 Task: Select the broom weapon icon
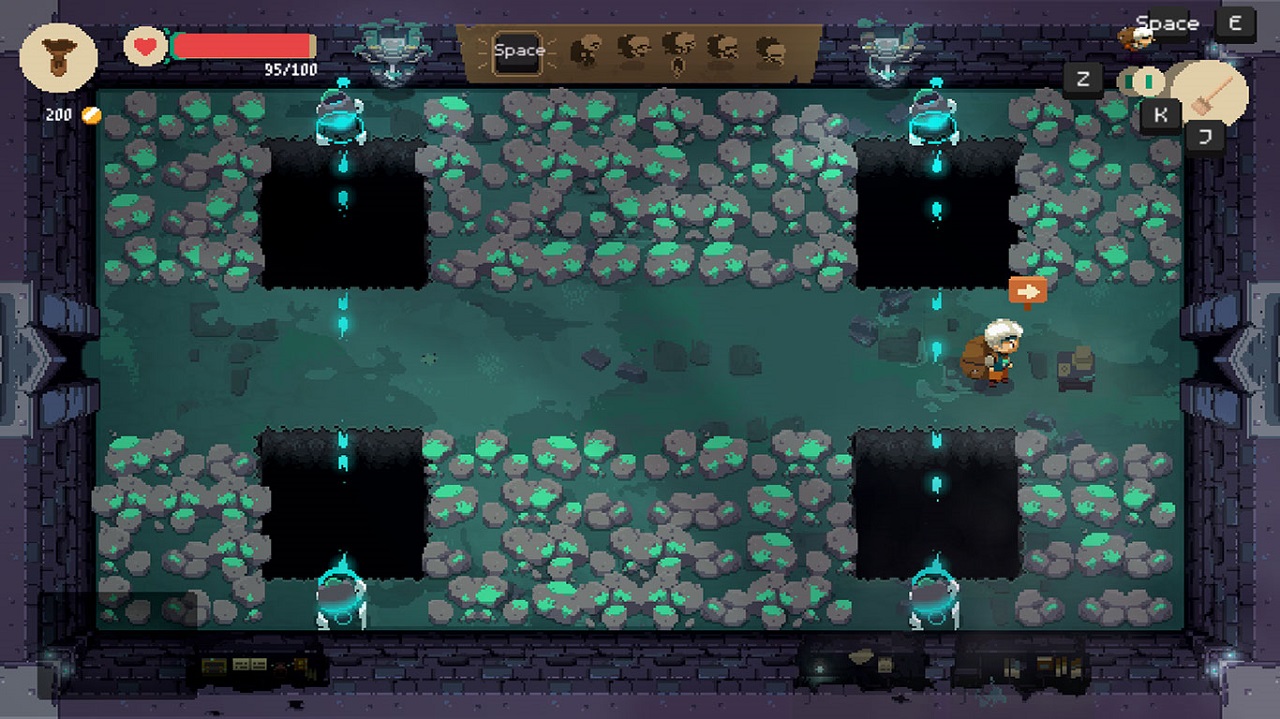coord(1210,93)
